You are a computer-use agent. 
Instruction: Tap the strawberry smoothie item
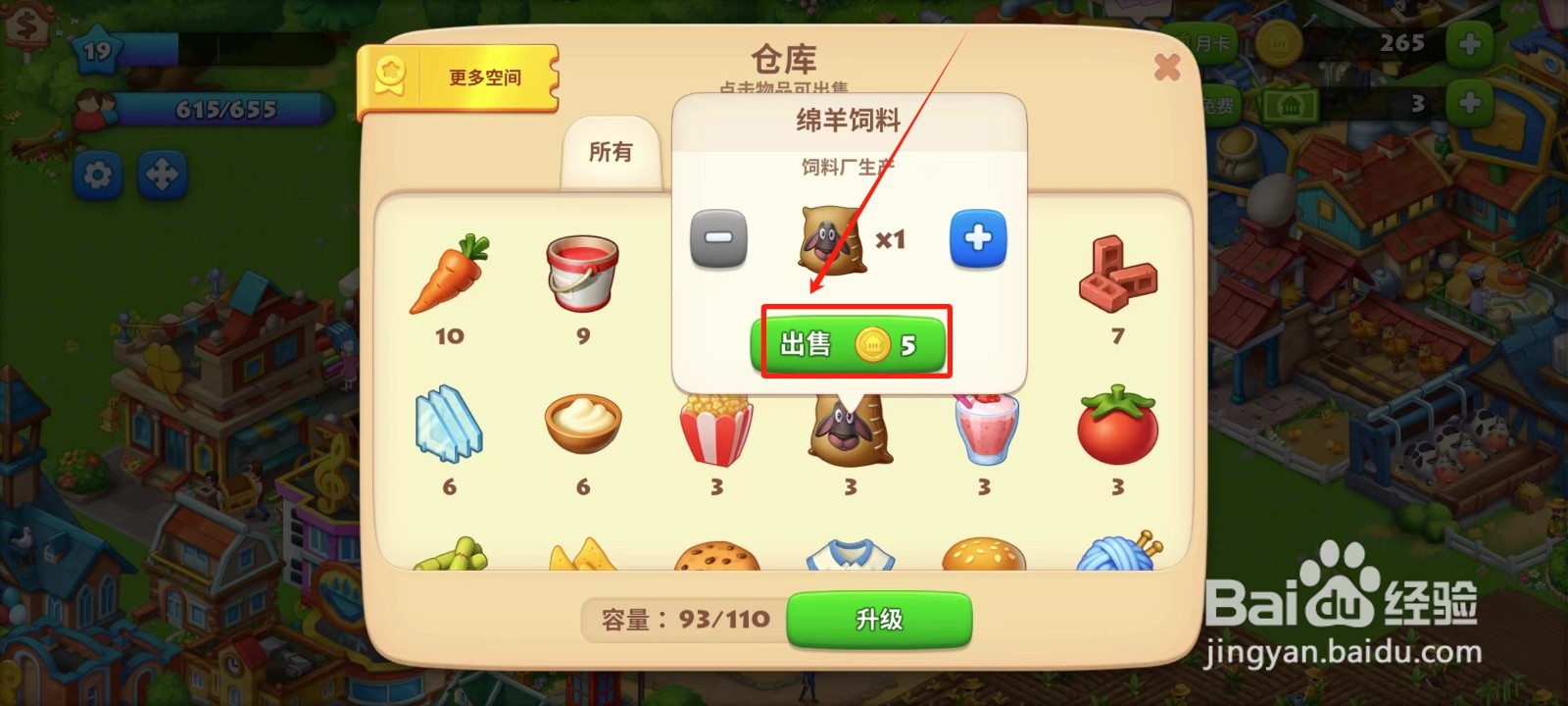pos(983,431)
